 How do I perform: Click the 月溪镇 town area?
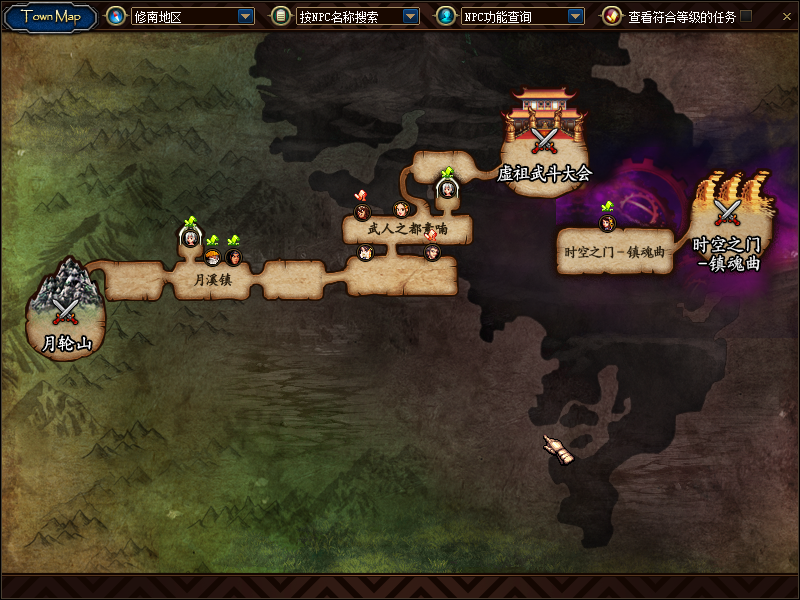[x=212, y=281]
